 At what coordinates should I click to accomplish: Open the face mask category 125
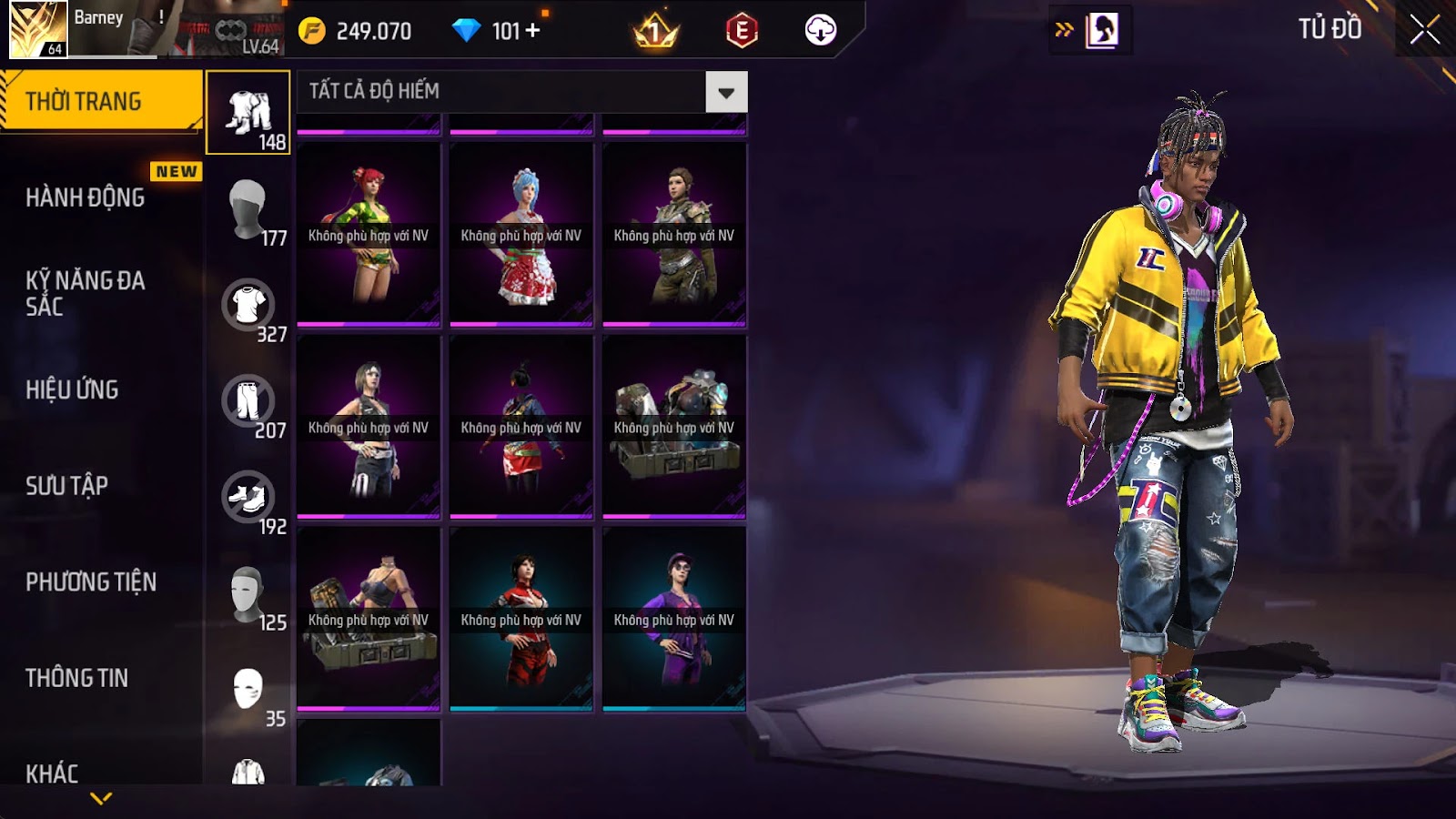(248, 594)
